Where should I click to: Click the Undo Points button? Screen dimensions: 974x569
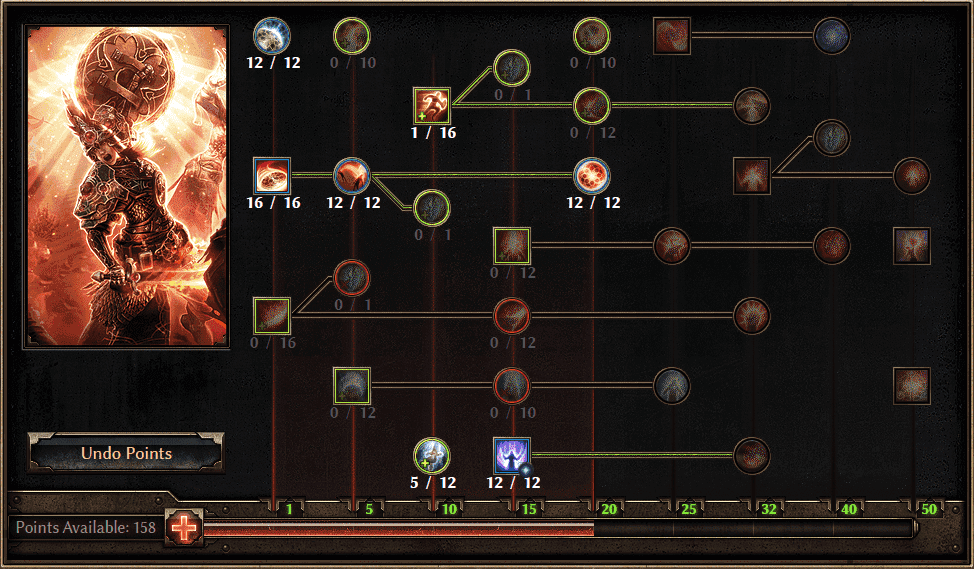tap(126, 453)
